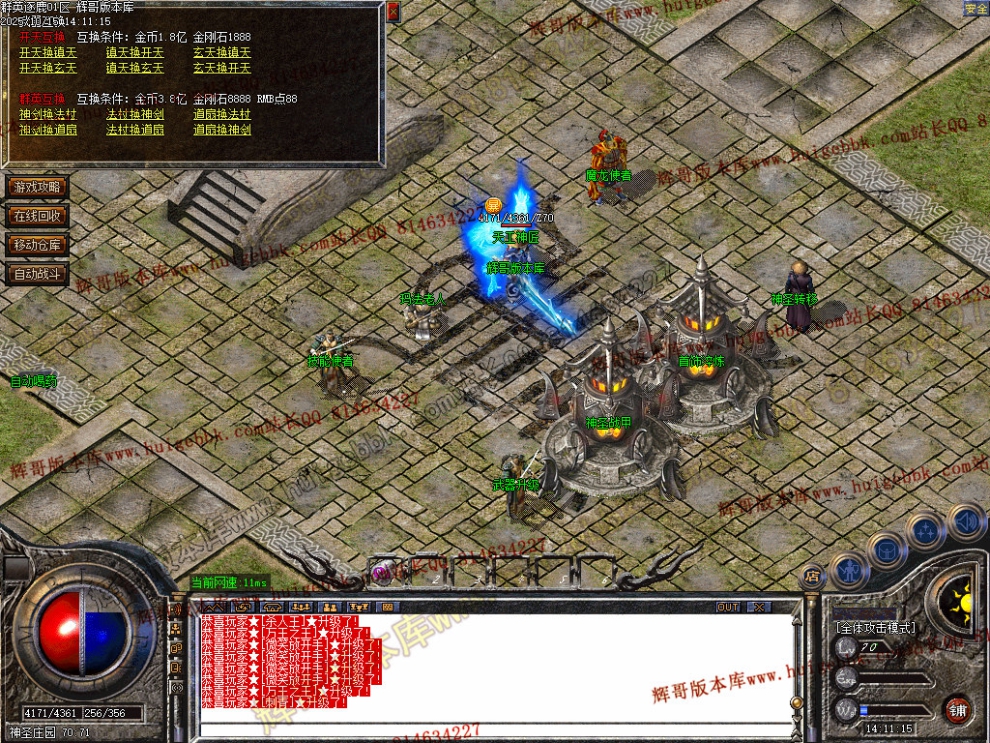Close the exchange dialog with the red X
990x743 pixels.
(x=393, y=11)
